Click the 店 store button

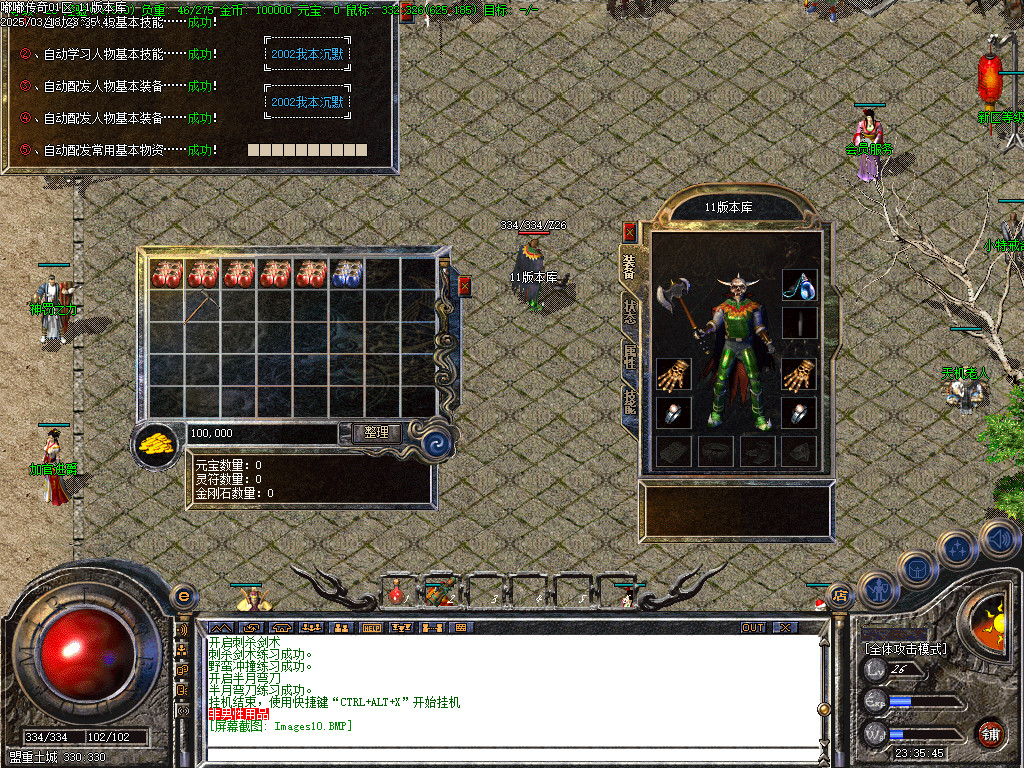tap(838, 595)
